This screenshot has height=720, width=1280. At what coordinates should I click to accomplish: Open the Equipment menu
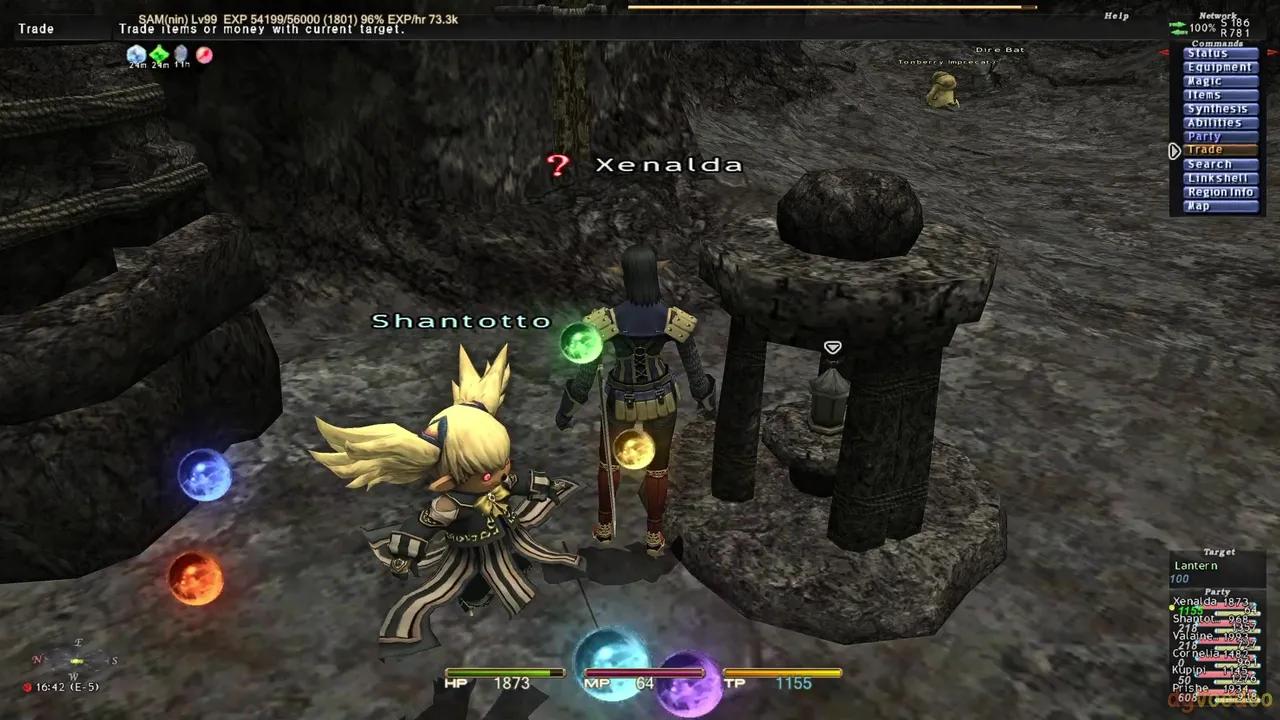point(1220,68)
